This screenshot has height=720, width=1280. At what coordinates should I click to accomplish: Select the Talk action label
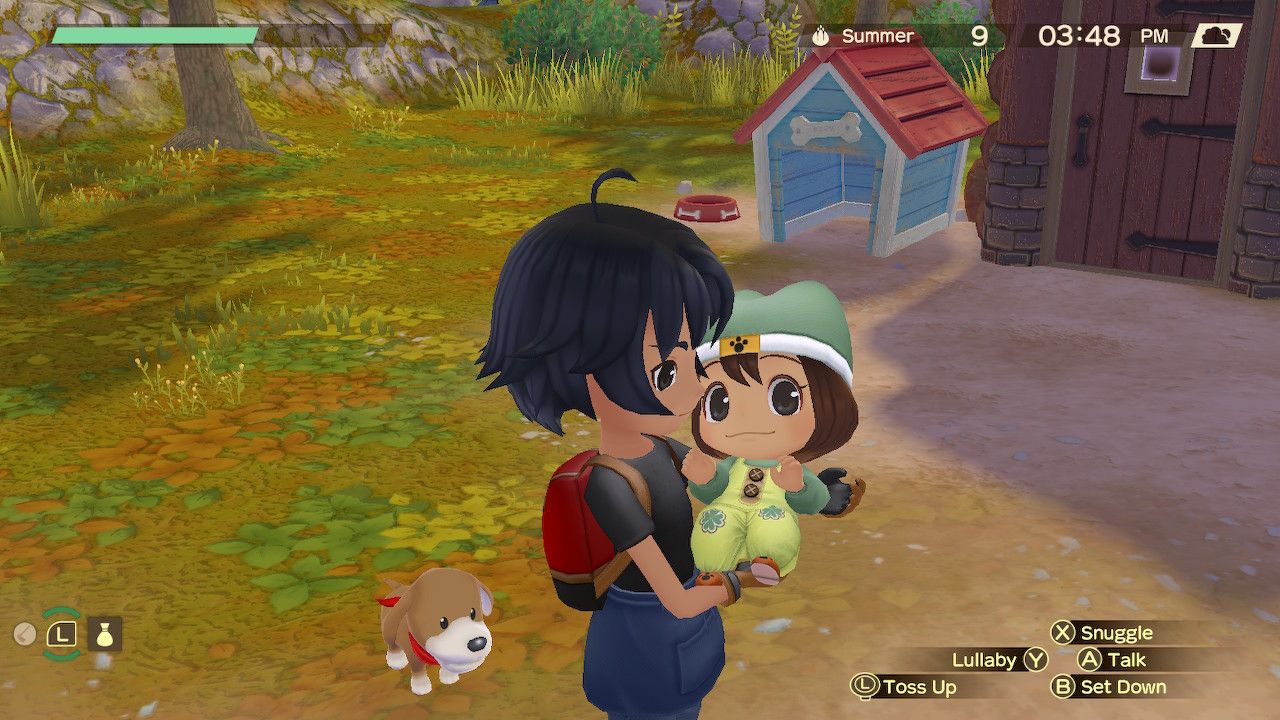click(1126, 660)
